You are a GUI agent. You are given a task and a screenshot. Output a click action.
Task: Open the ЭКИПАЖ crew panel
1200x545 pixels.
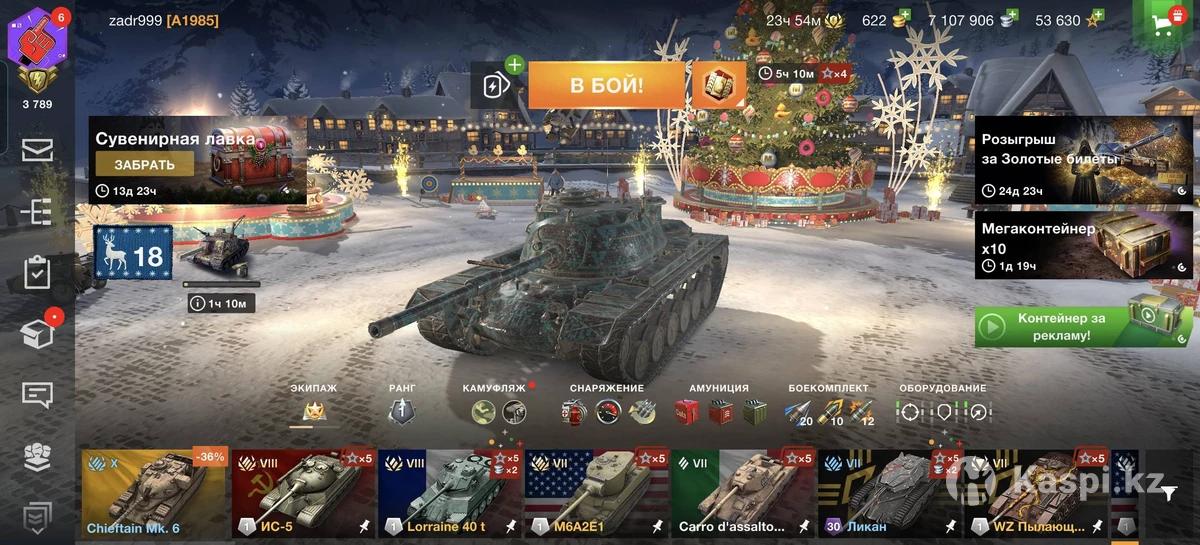(313, 405)
